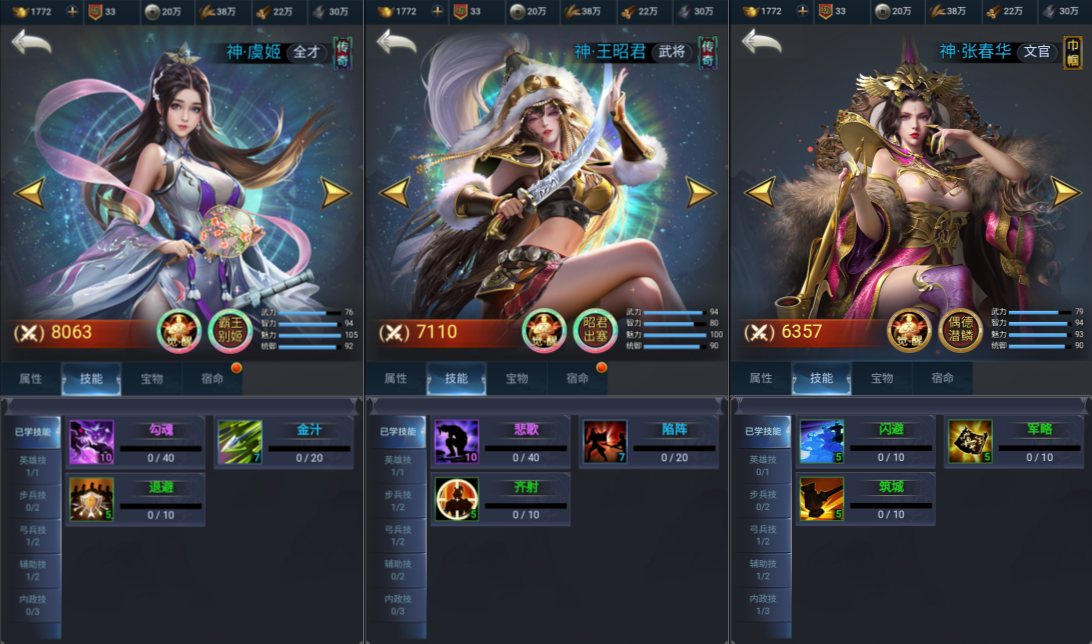Go back from 神·王昭君's screen
1092x644 pixels.
coord(396,43)
